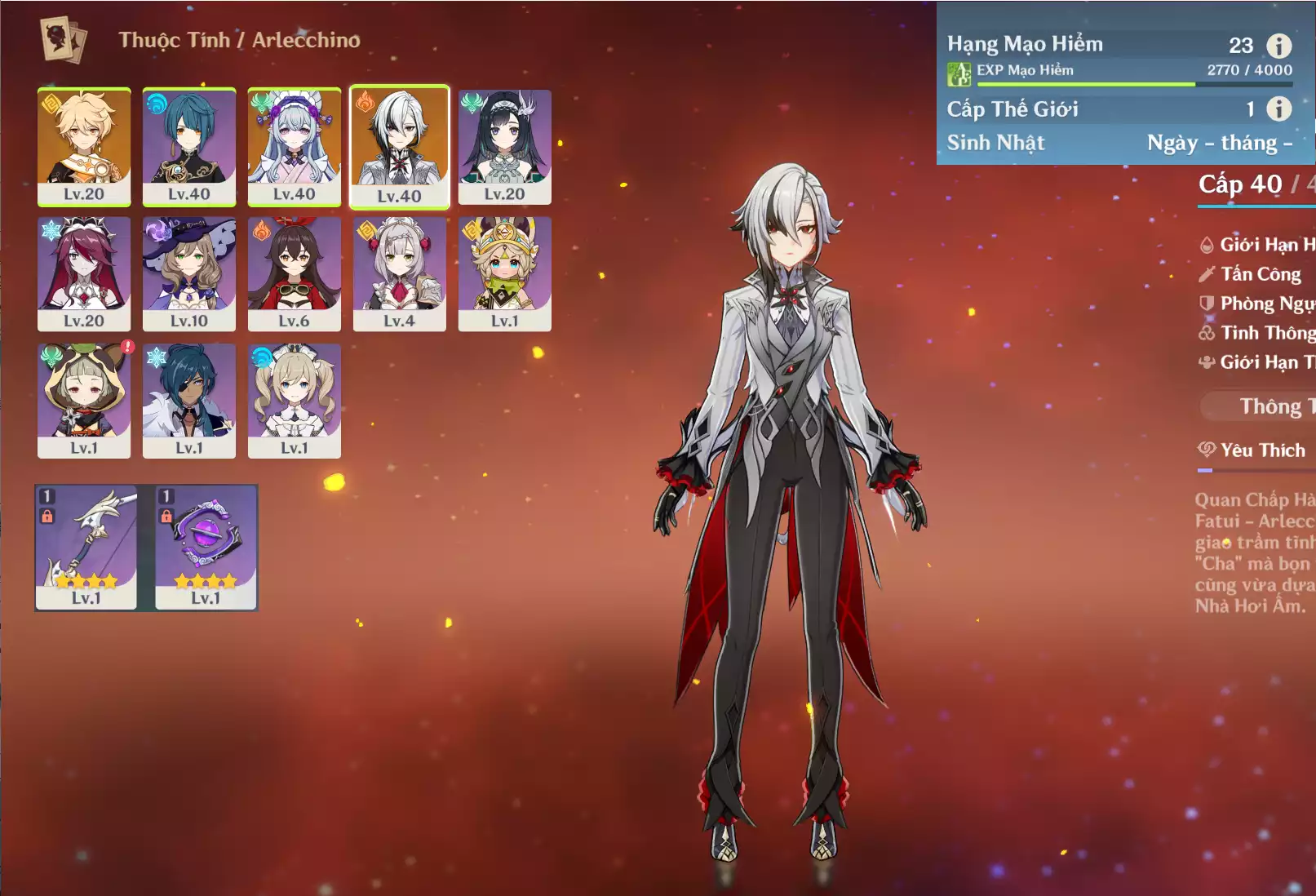This screenshot has height=896, width=1316.
Task: Select Rosaria's Cryo character card
Action: (x=84, y=273)
